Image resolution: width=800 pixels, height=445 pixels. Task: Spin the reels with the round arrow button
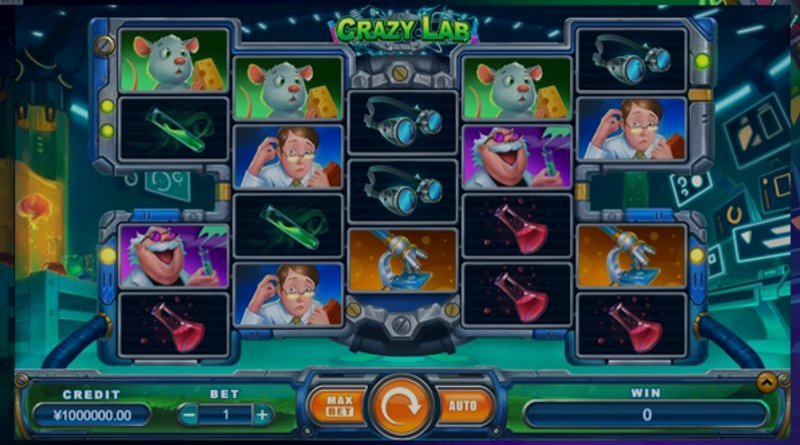click(400, 407)
